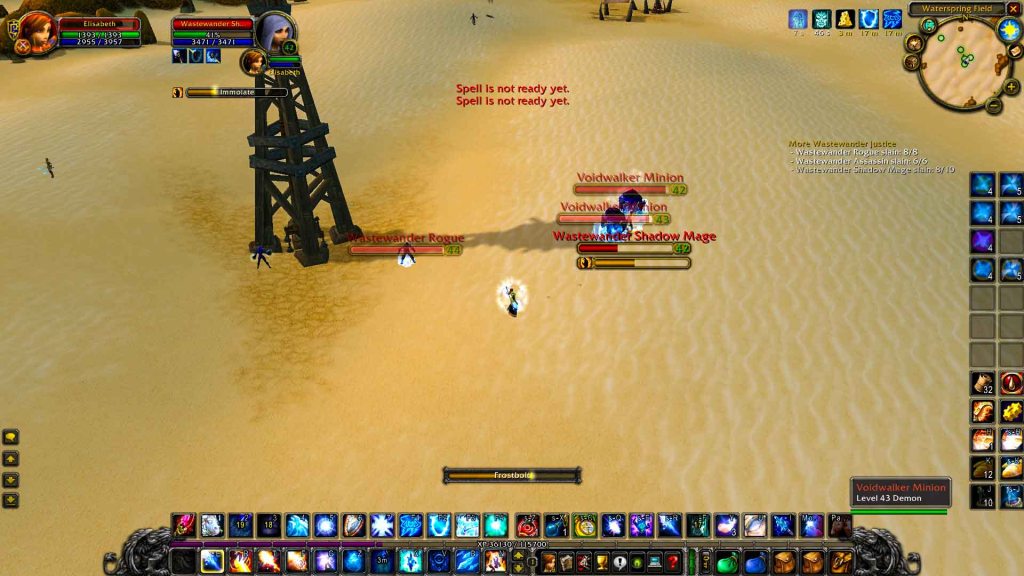Click the yellow cheese food buff icon
This screenshot has width=1024, height=576.
click(845, 19)
